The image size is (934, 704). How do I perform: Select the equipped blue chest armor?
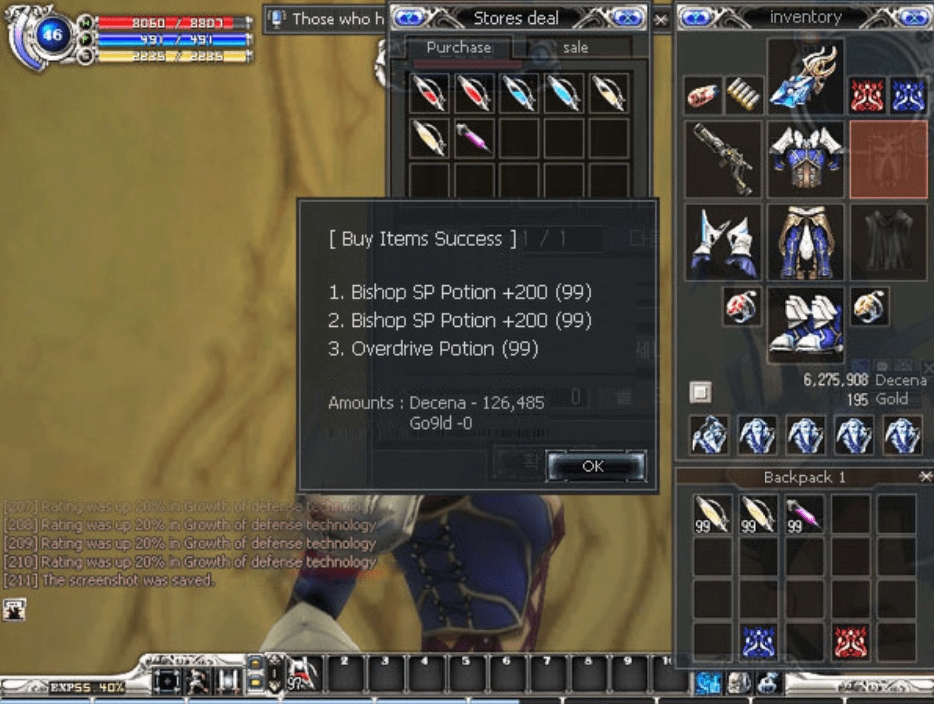click(805, 159)
